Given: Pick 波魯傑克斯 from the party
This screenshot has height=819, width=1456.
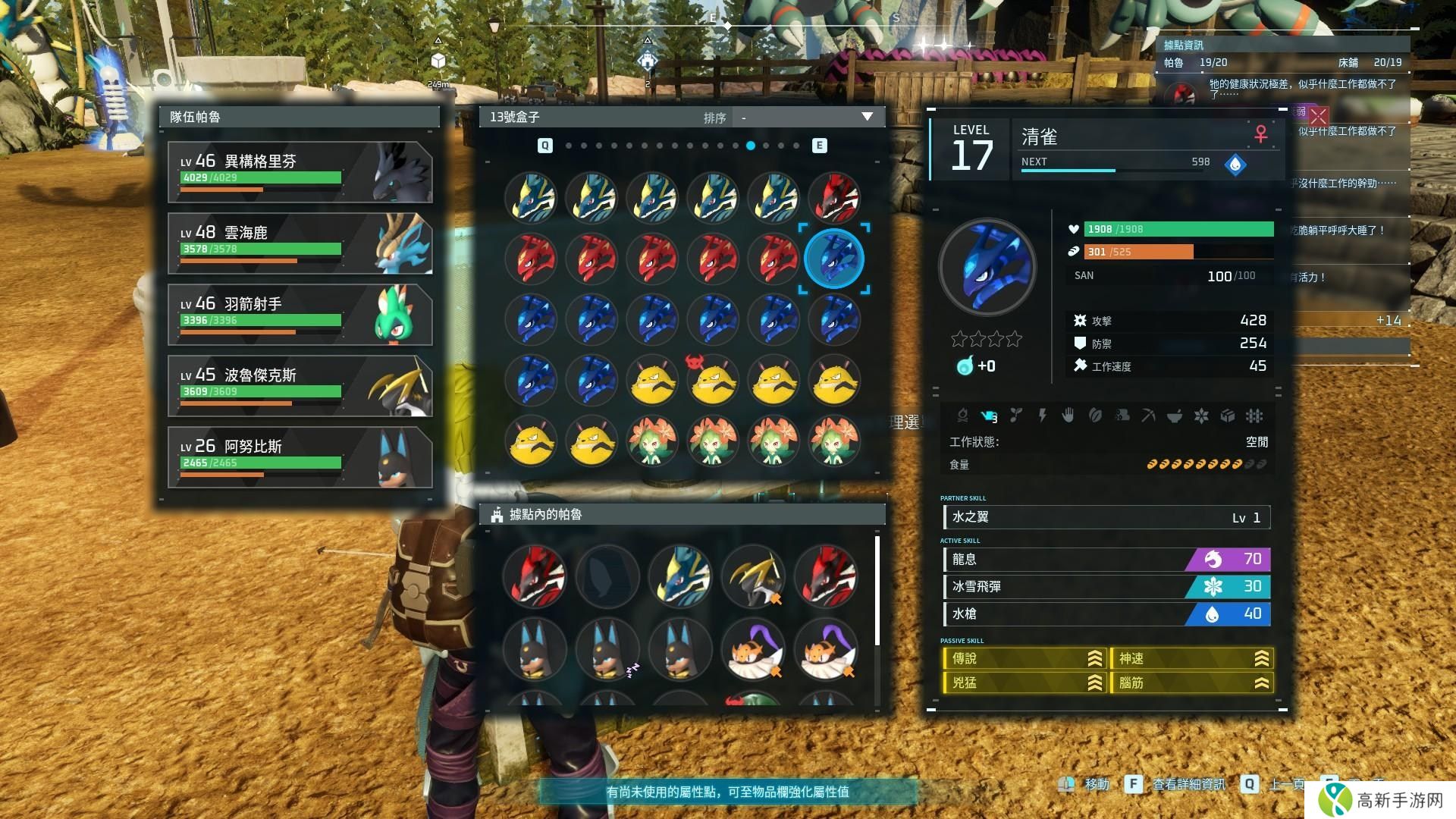Looking at the screenshot, I should [x=300, y=386].
